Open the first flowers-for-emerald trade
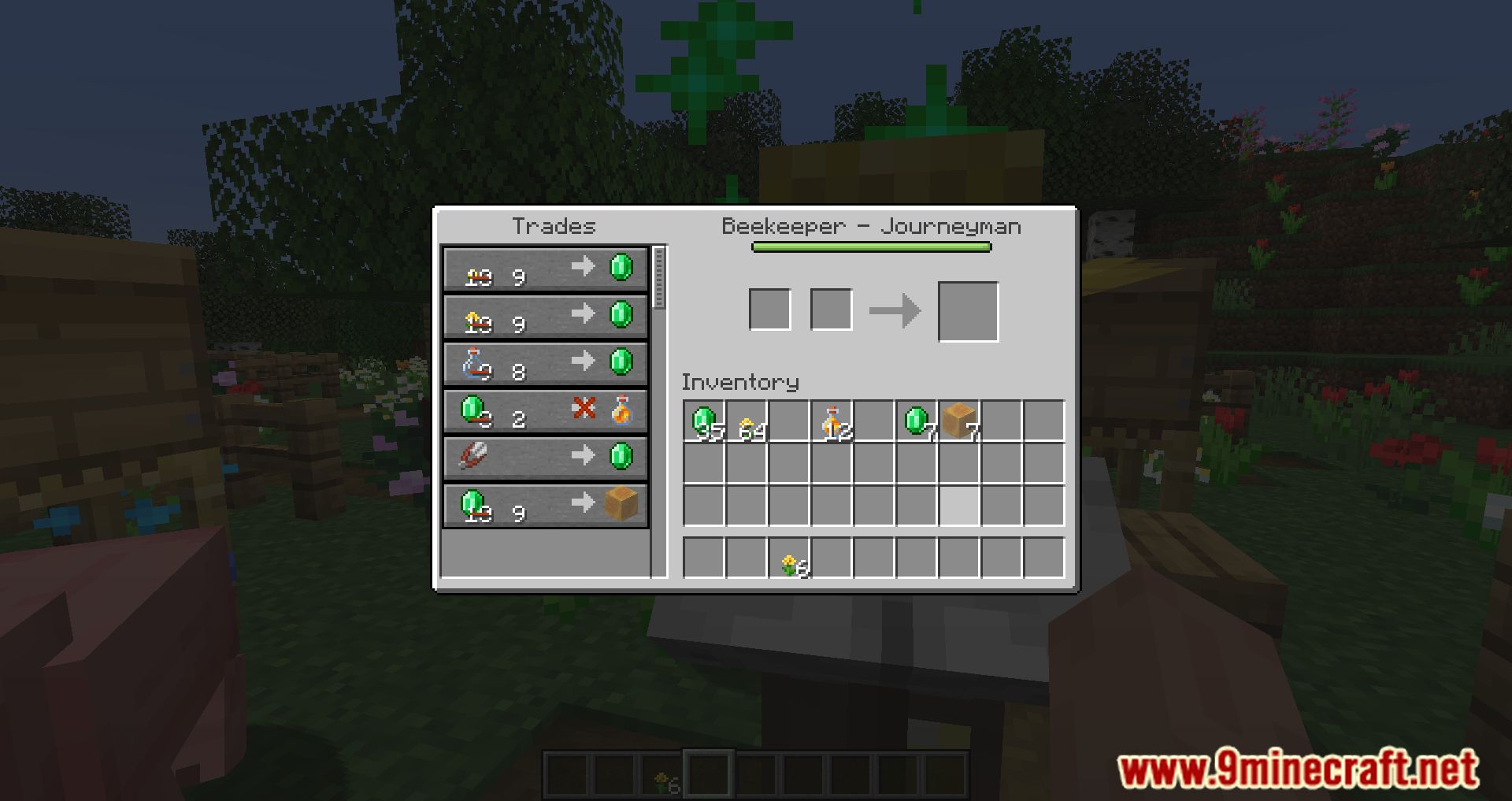The image size is (1512, 801). tap(546, 270)
